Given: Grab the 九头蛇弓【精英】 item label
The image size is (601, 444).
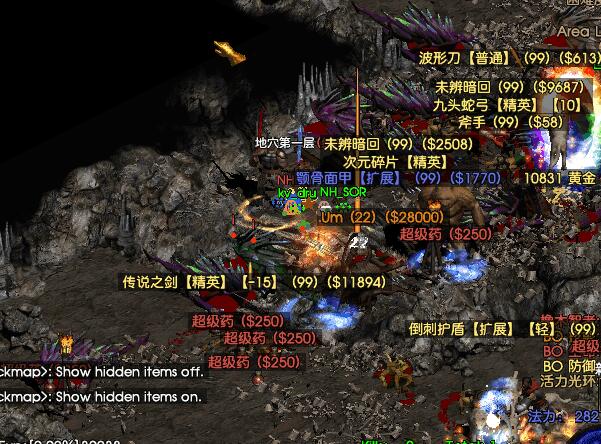Looking at the screenshot, I should 506,104.
